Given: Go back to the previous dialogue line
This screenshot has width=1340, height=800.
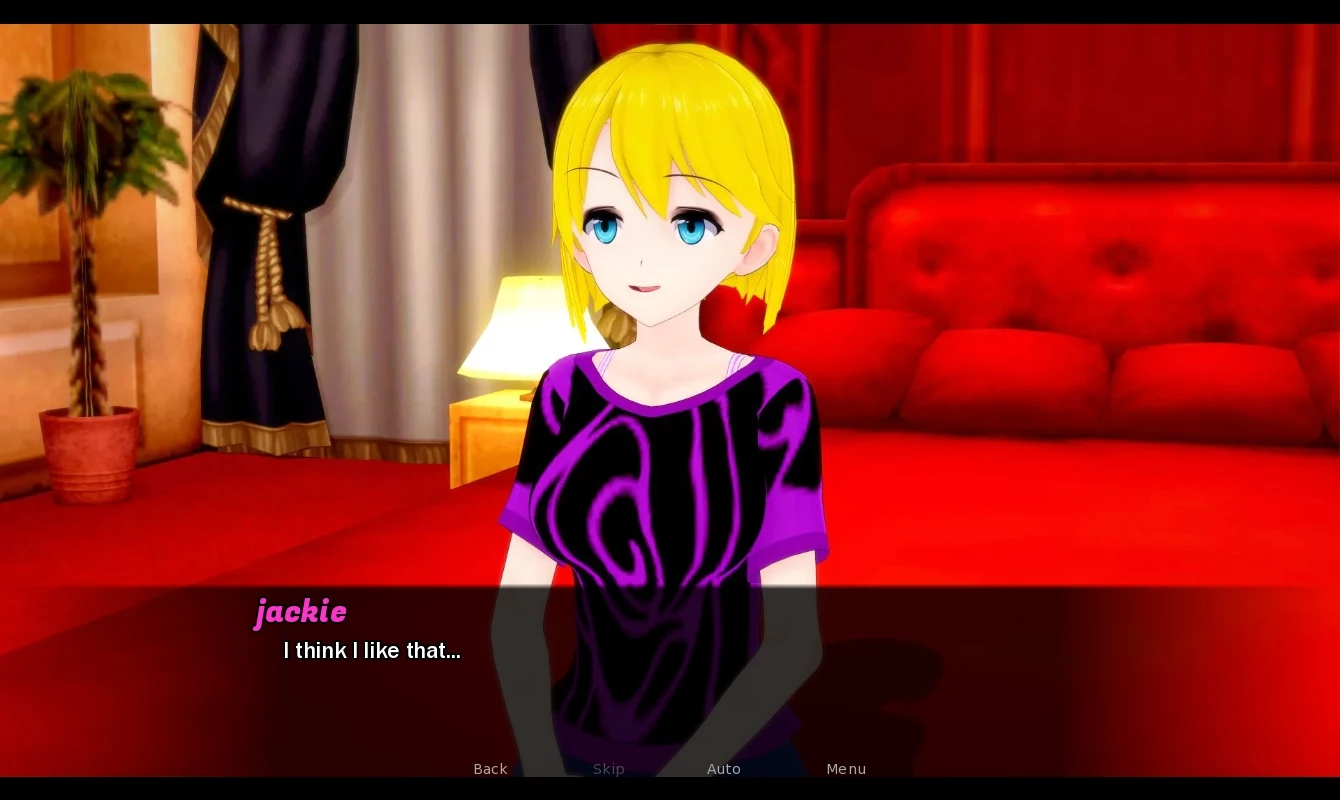Looking at the screenshot, I should pos(490,769).
